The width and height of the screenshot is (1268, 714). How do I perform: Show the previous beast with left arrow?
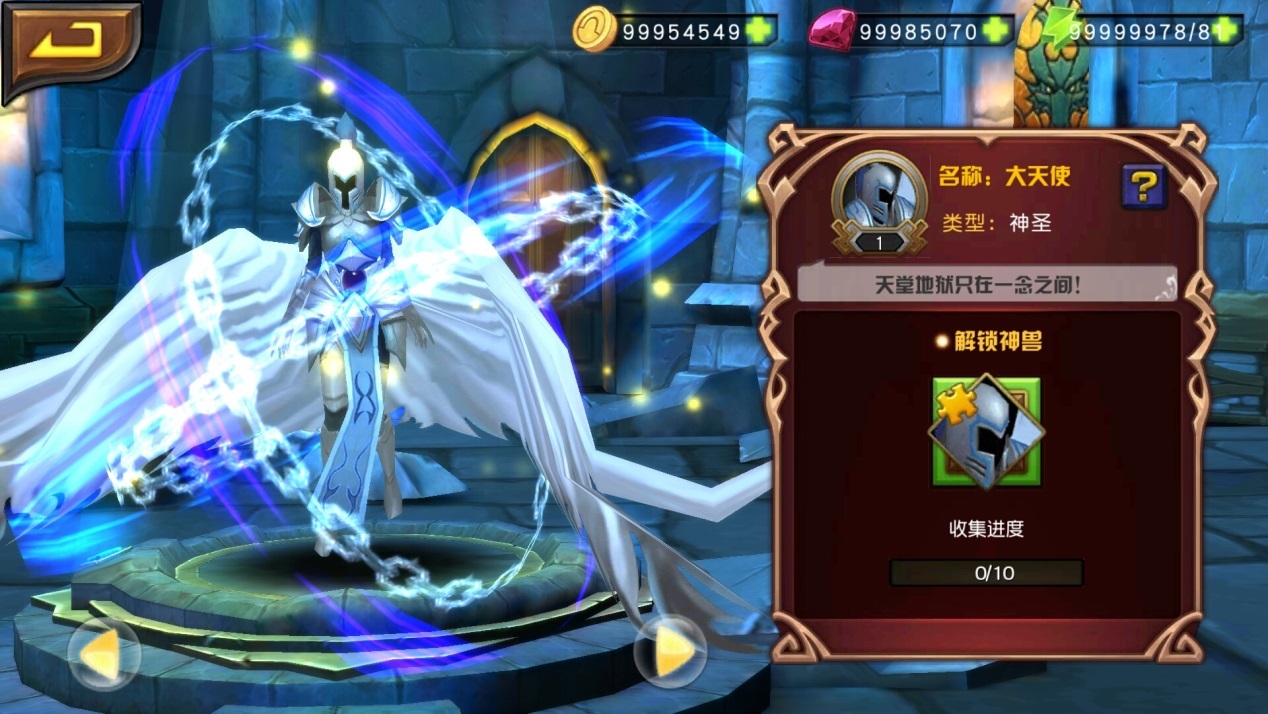coord(103,653)
